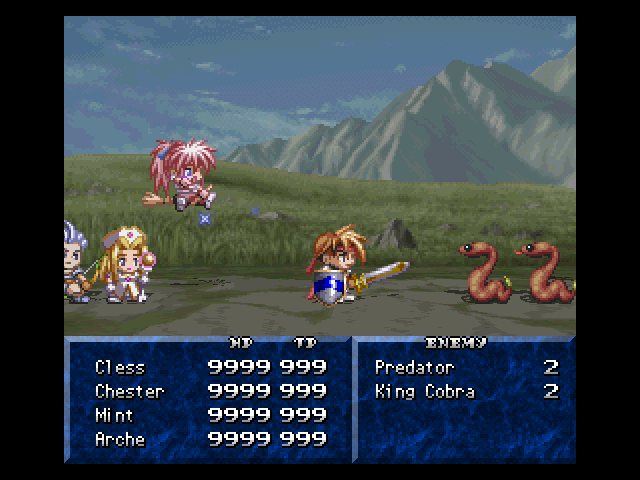This screenshot has width=640, height=480.
Task: Select Predator in the enemy list
Action: 414,368
